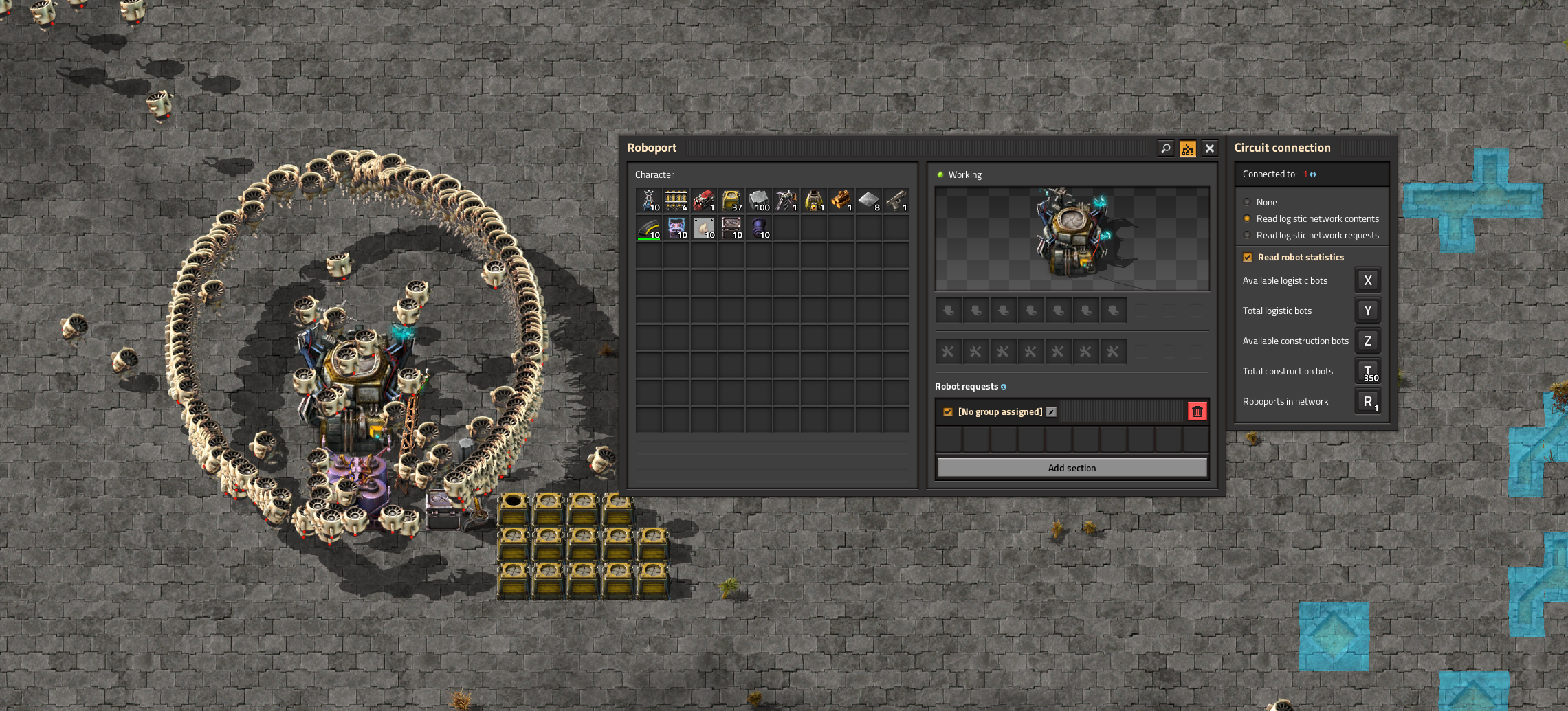Toggle the circuit network panel button
The image size is (1568, 711).
tap(1188, 148)
